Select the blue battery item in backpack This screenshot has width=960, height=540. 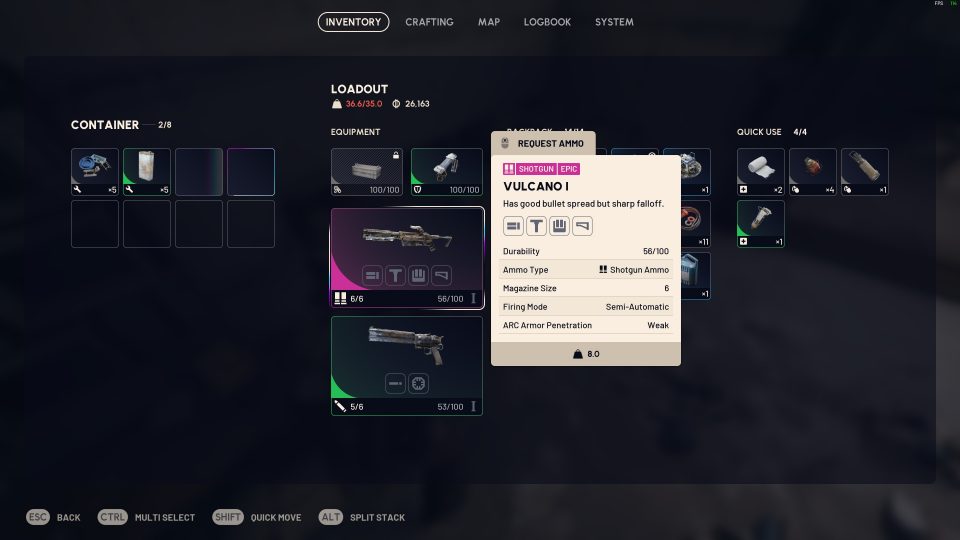[x=696, y=276]
